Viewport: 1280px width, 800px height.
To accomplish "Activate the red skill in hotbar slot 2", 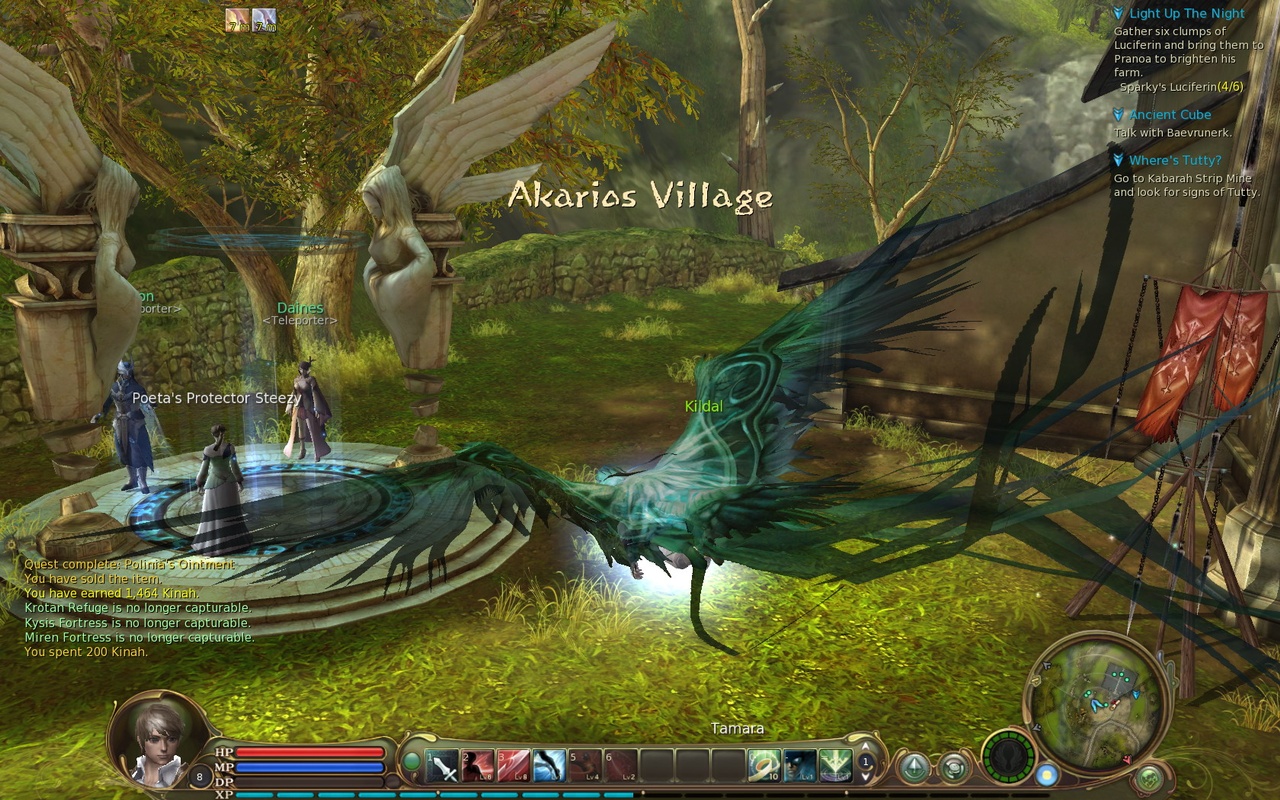I will point(478,766).
